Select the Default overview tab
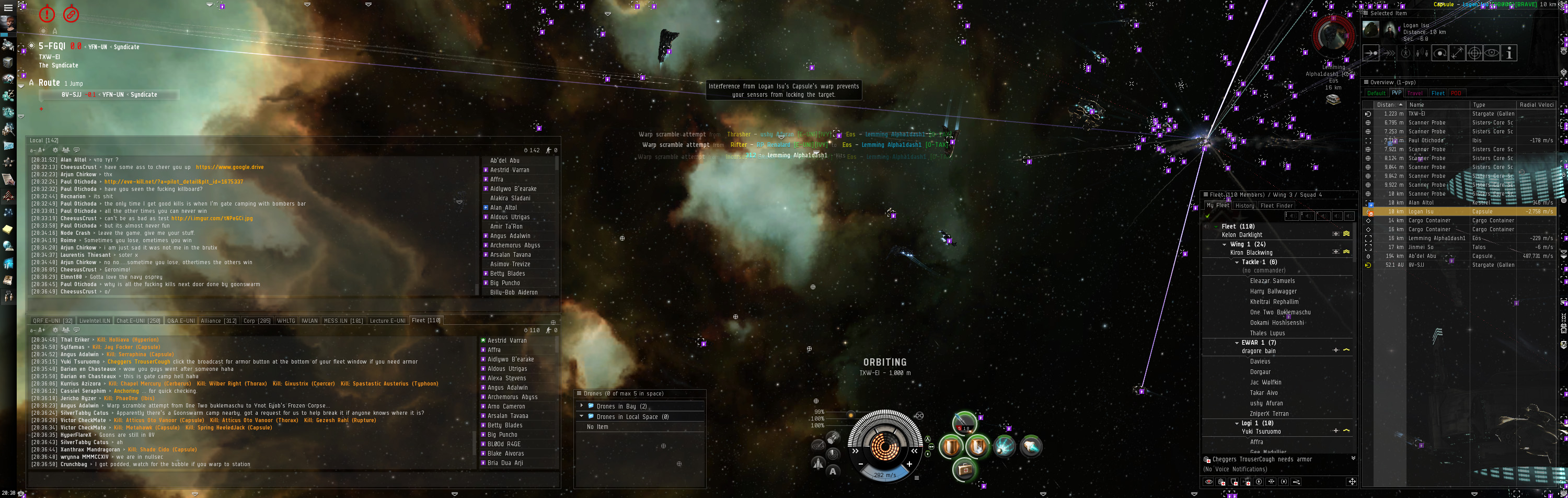 (x=1376, y=93)
